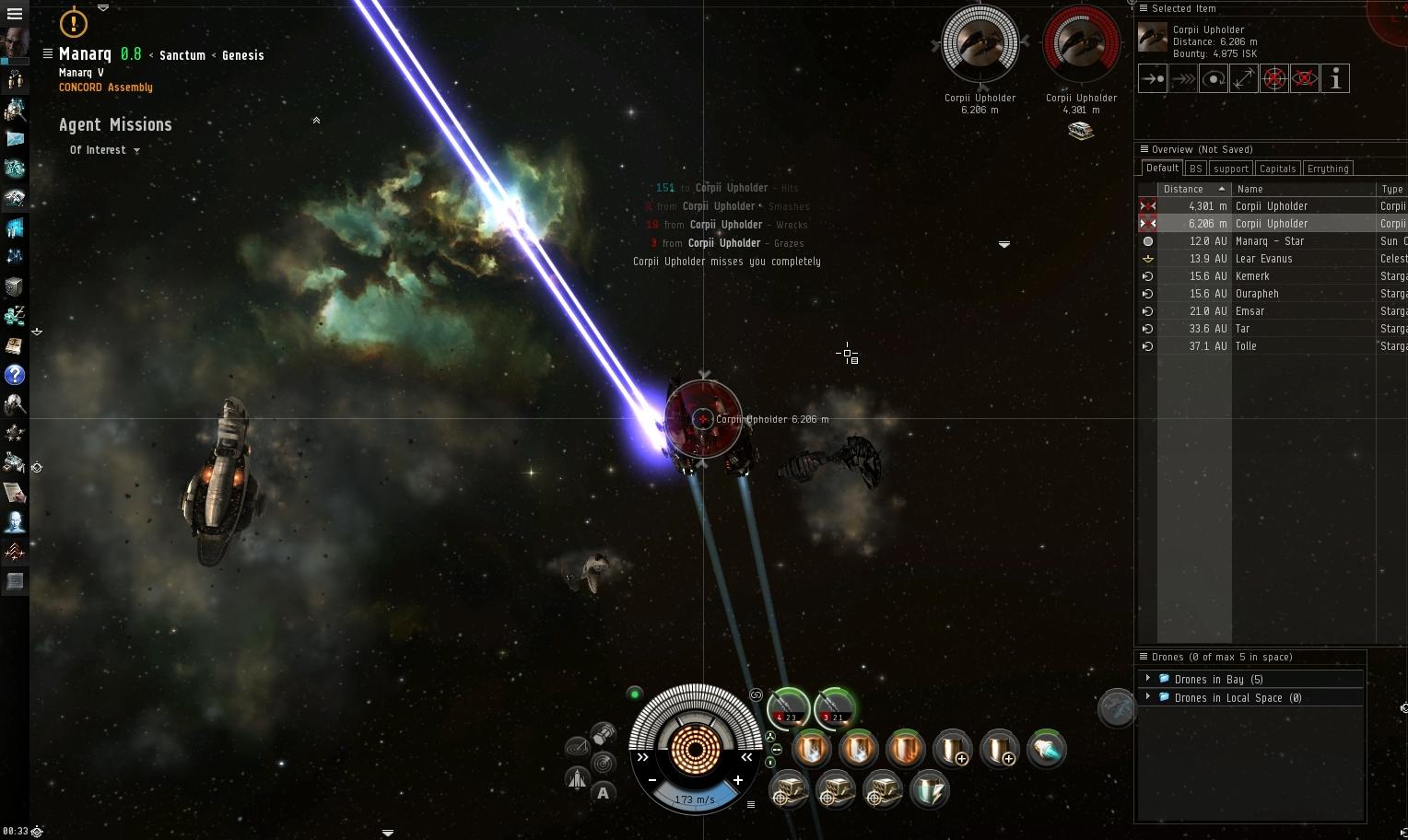Image resolution: width=1408 pixels, height=840 pixels.
Task: Expand the Drones in Bay (5) group
Action: (1147, 679)
